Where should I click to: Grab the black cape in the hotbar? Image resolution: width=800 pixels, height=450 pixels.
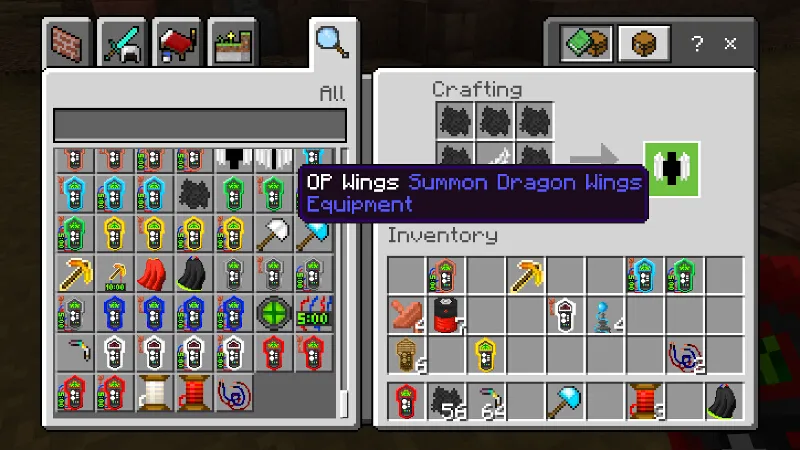(723, 402)
